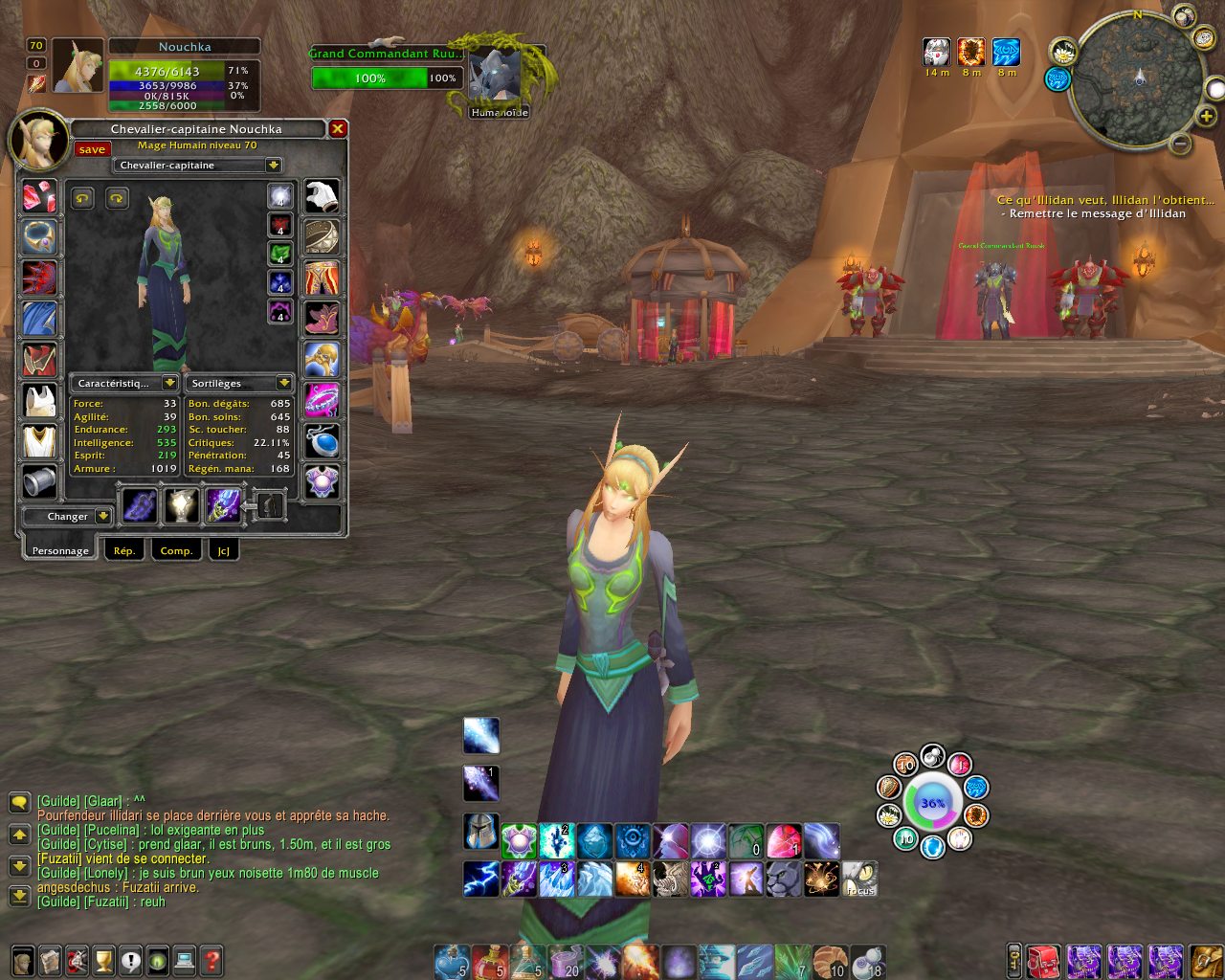The image size is (1225, 980).
Task: Use the croissant food item
Action: 830,960
